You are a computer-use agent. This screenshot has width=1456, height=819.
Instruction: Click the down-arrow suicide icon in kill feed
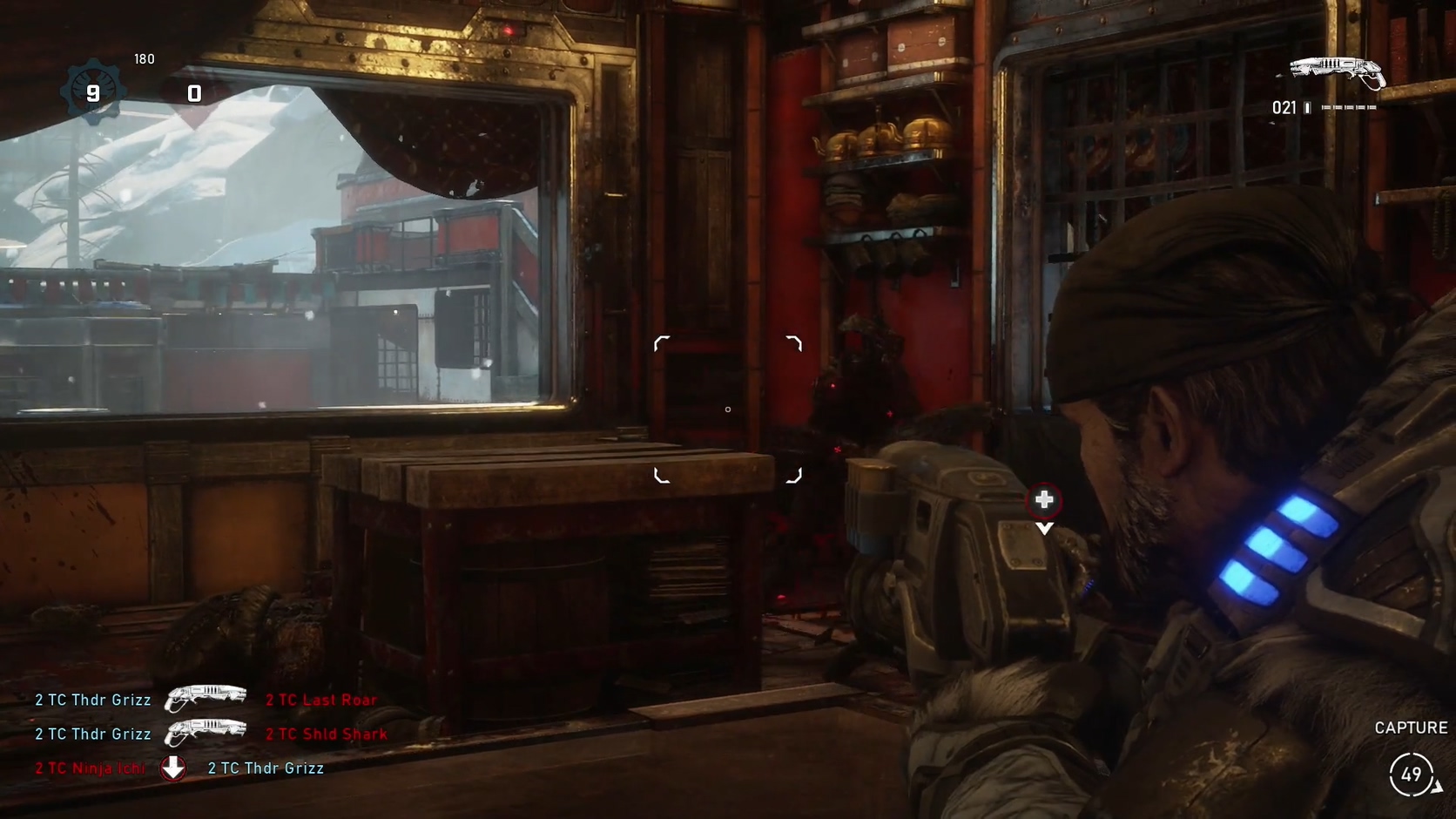coord(175,768)
